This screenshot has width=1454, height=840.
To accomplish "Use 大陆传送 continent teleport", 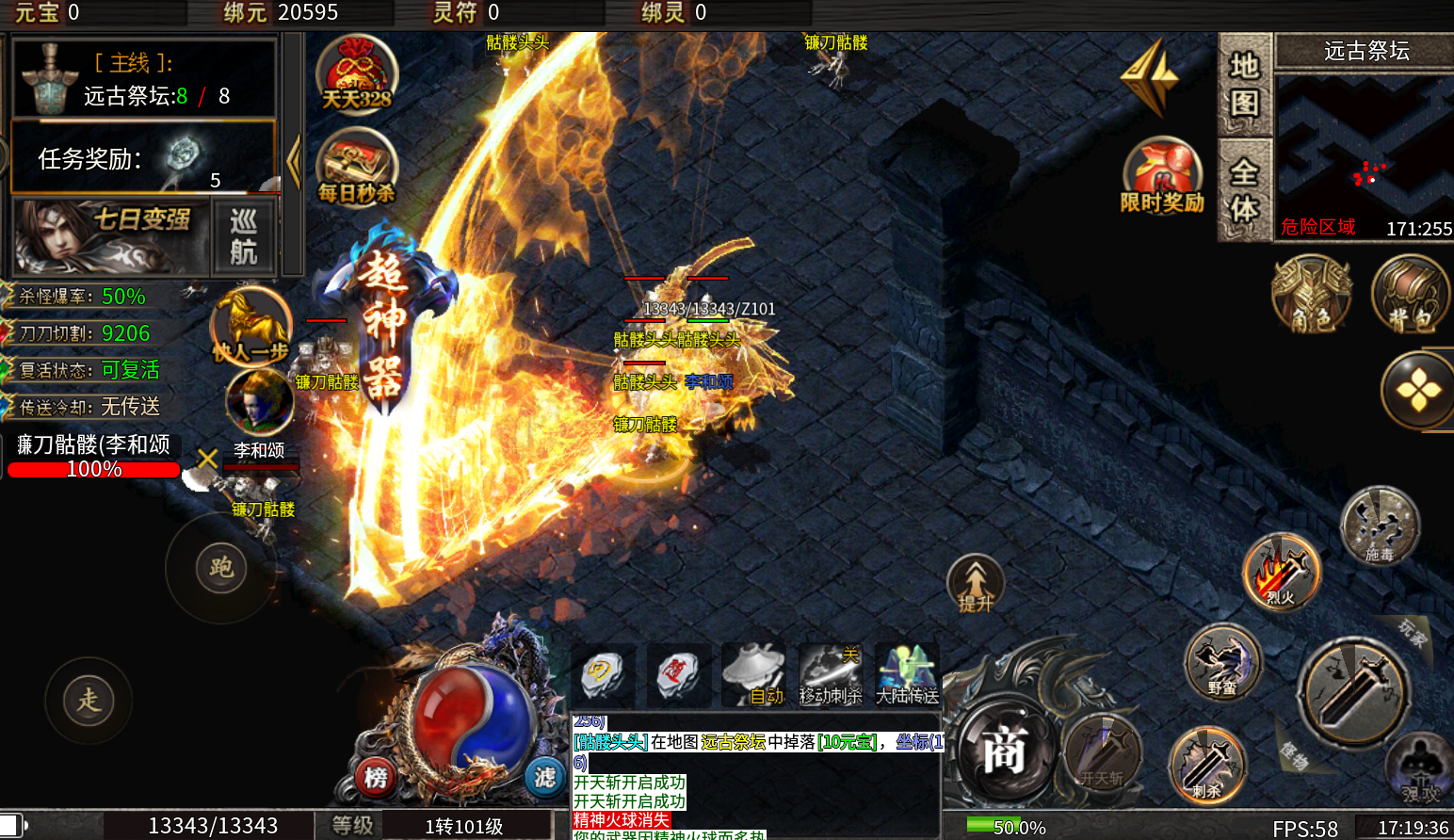I will coord(907,675).
